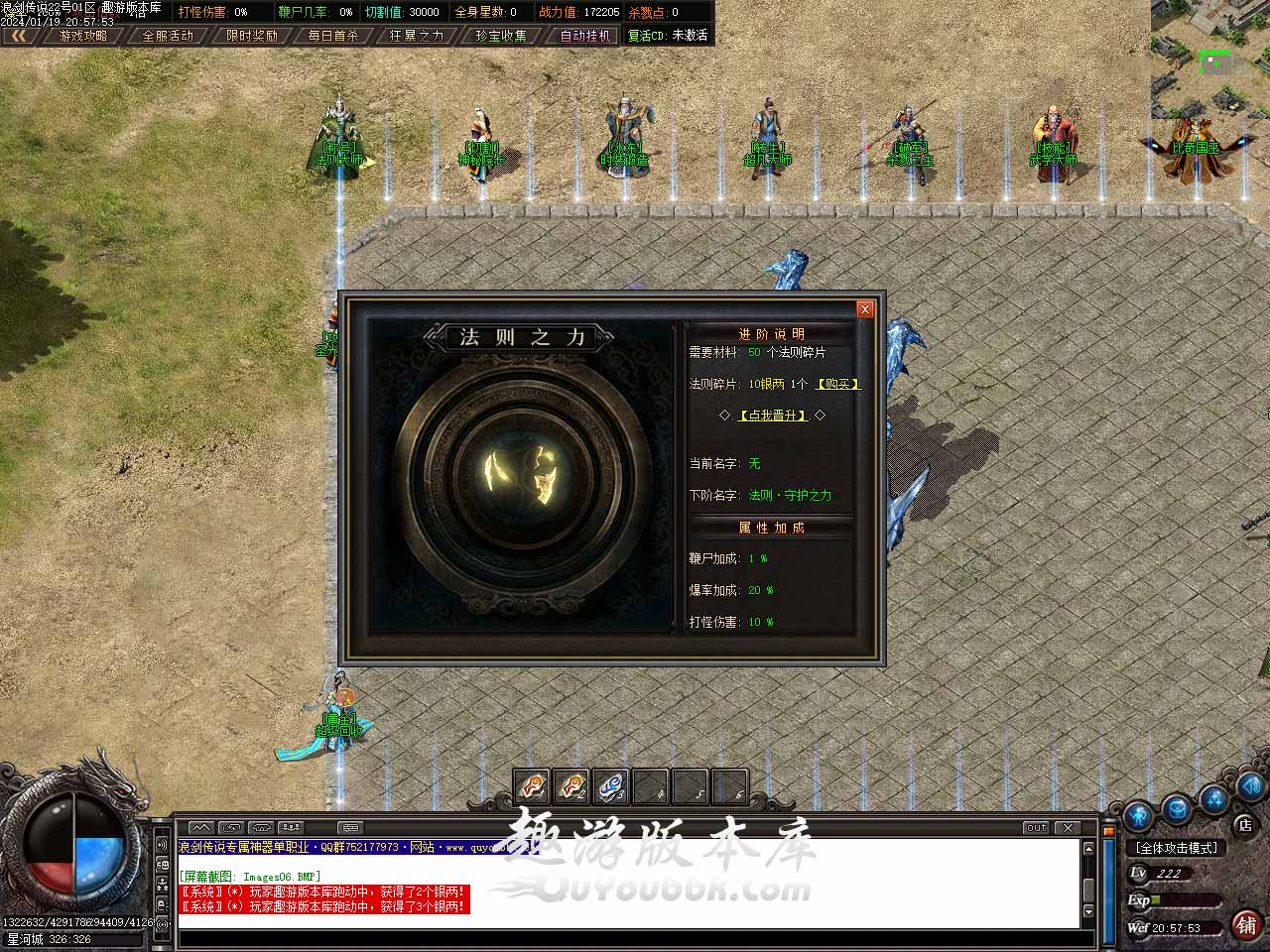Switch the 全体攻击模式 attack mode label
1270x952 pixels.
click(x=1177, y=848)
